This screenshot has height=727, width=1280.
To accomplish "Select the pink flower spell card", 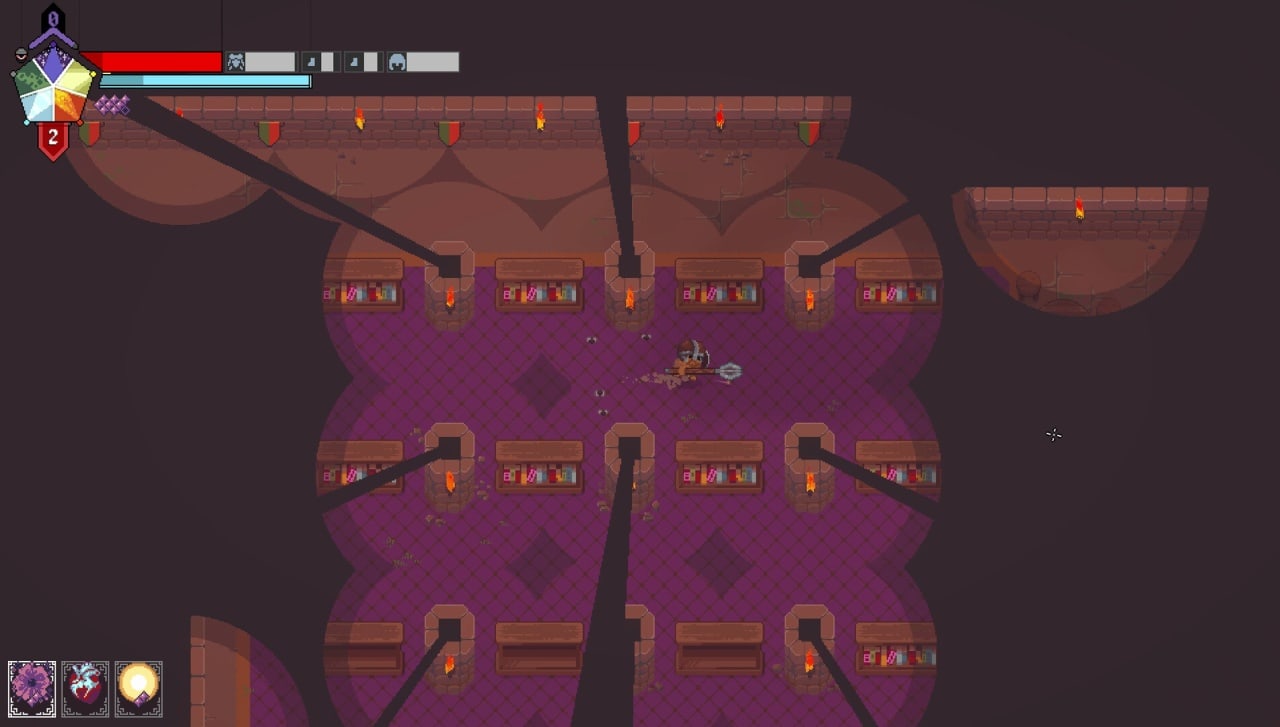I will click(x=32, y=688).
